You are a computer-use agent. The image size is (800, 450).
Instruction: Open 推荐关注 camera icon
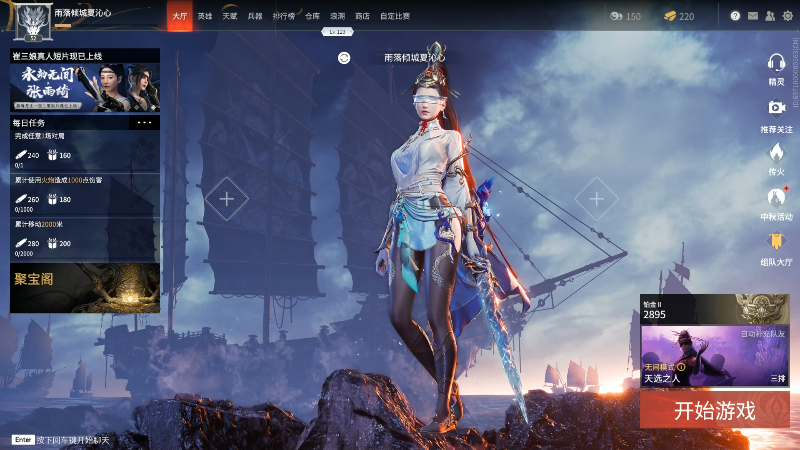(776, 112)
